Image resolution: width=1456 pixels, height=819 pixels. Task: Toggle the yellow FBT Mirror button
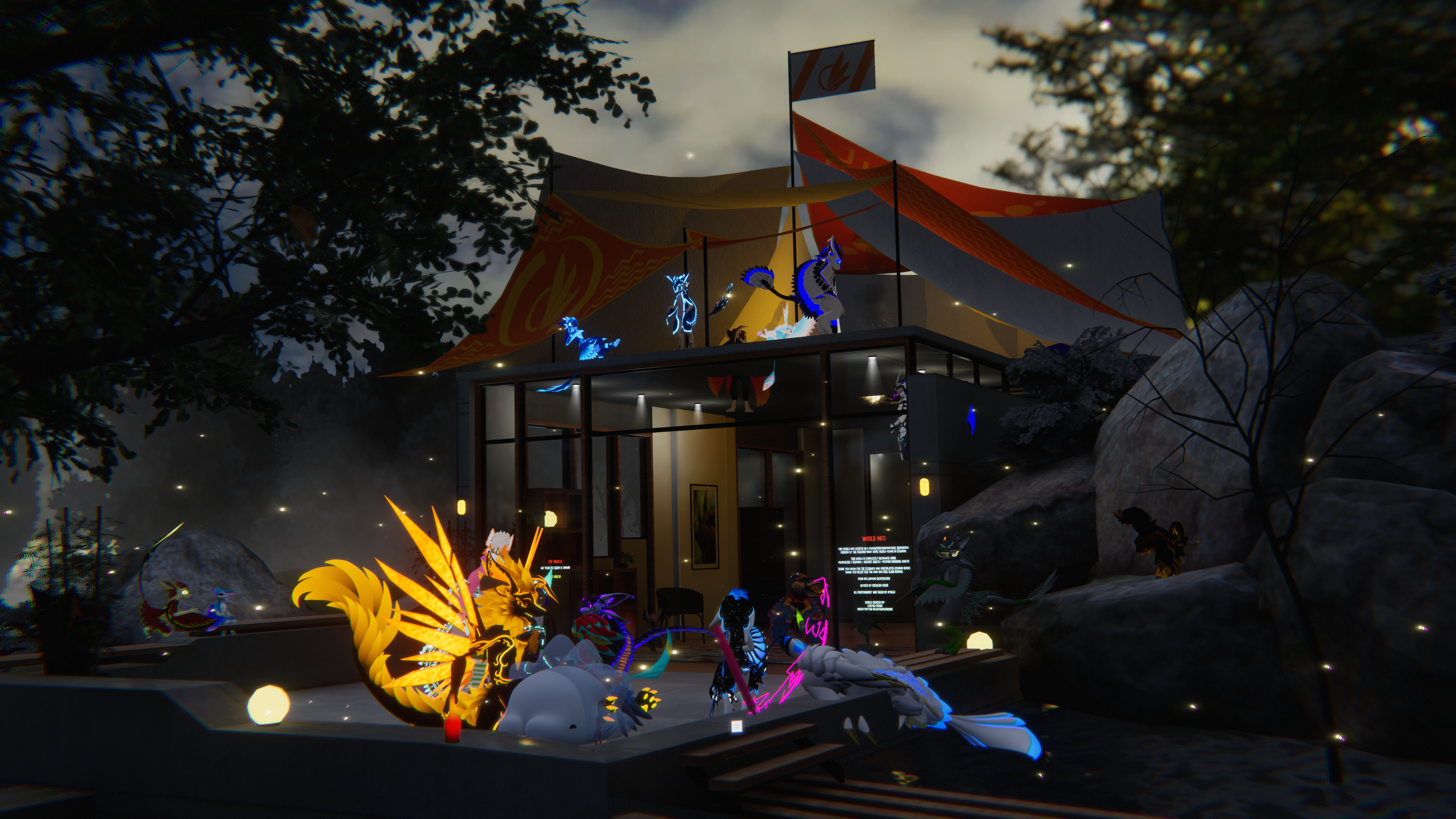pos(557,576)
